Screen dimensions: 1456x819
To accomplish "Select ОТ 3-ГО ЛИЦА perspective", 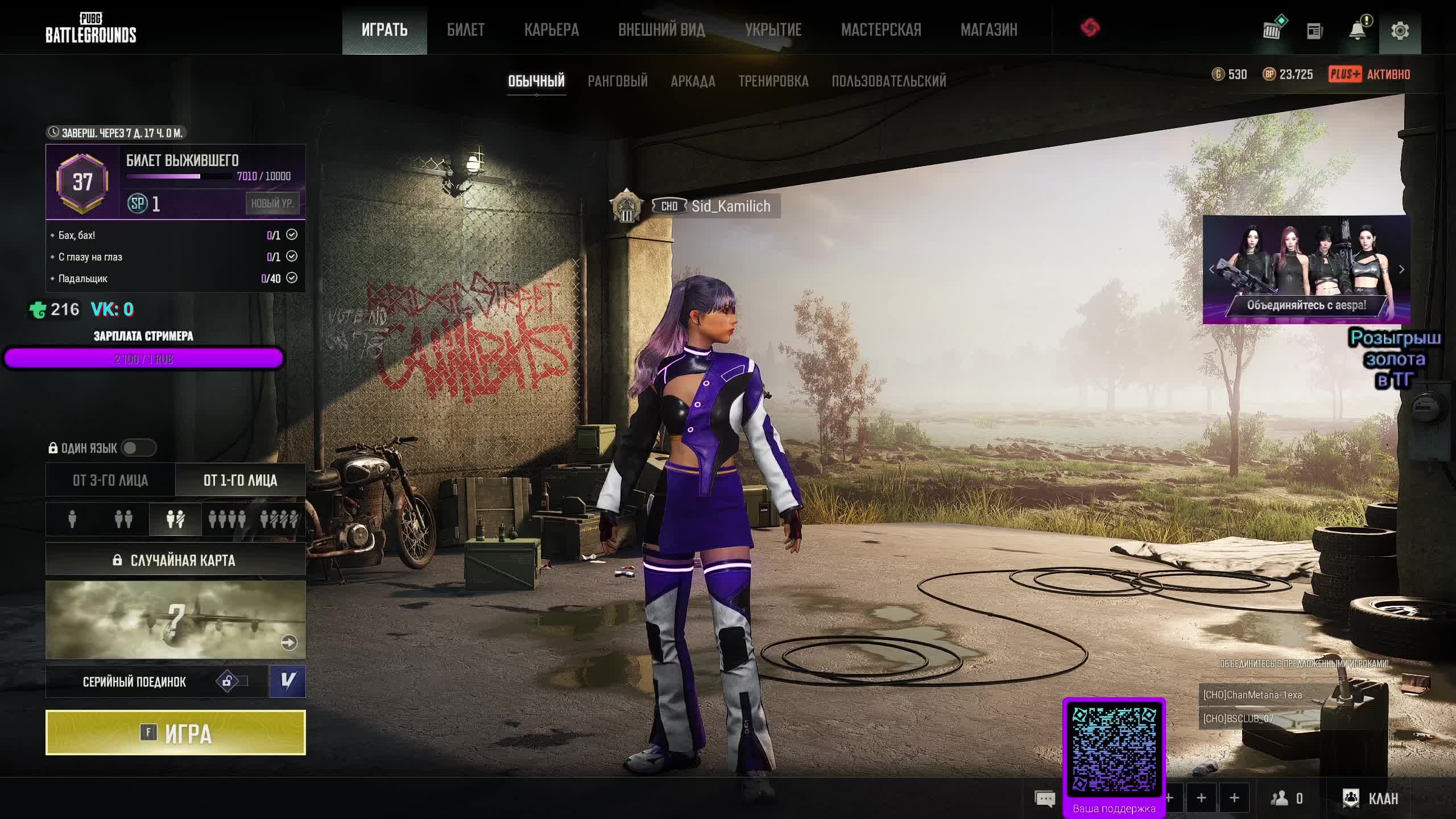I will pyautogui.click(x=110, y=481).
